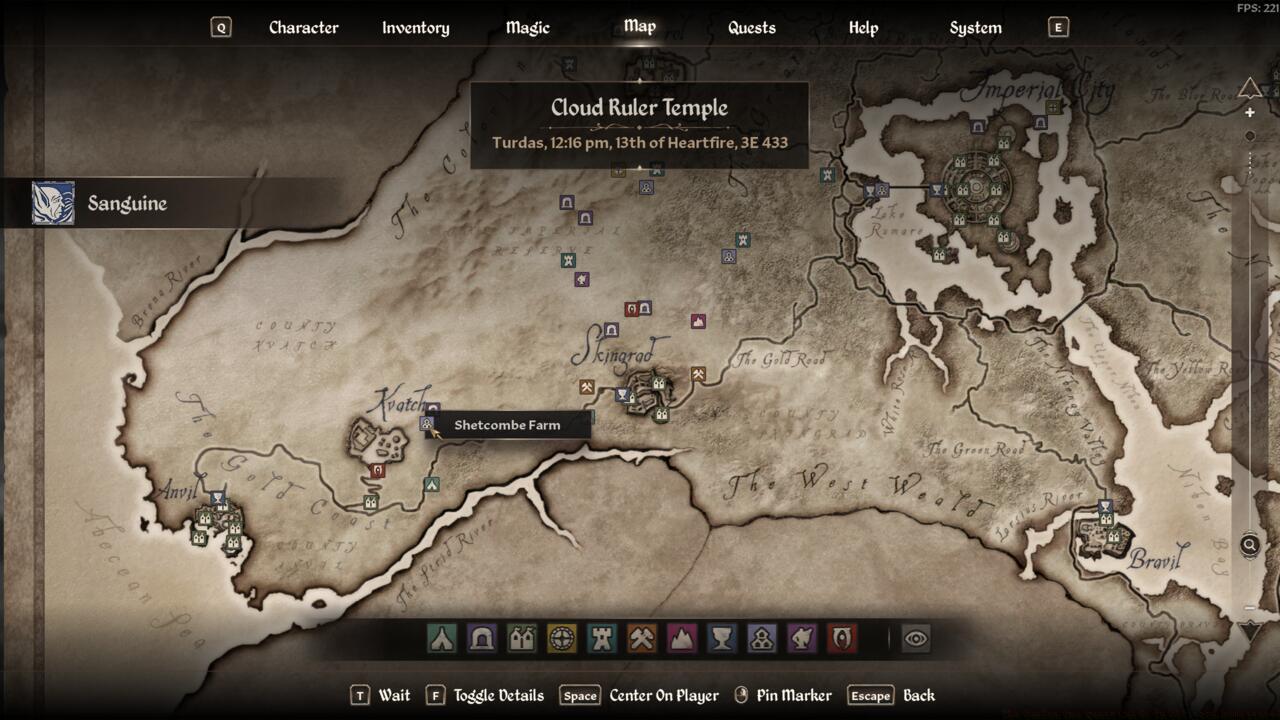Click the eye icon to toggle marker visibility
The height and width of the screenshot is (720, 1280).
[x=916, y=638]
